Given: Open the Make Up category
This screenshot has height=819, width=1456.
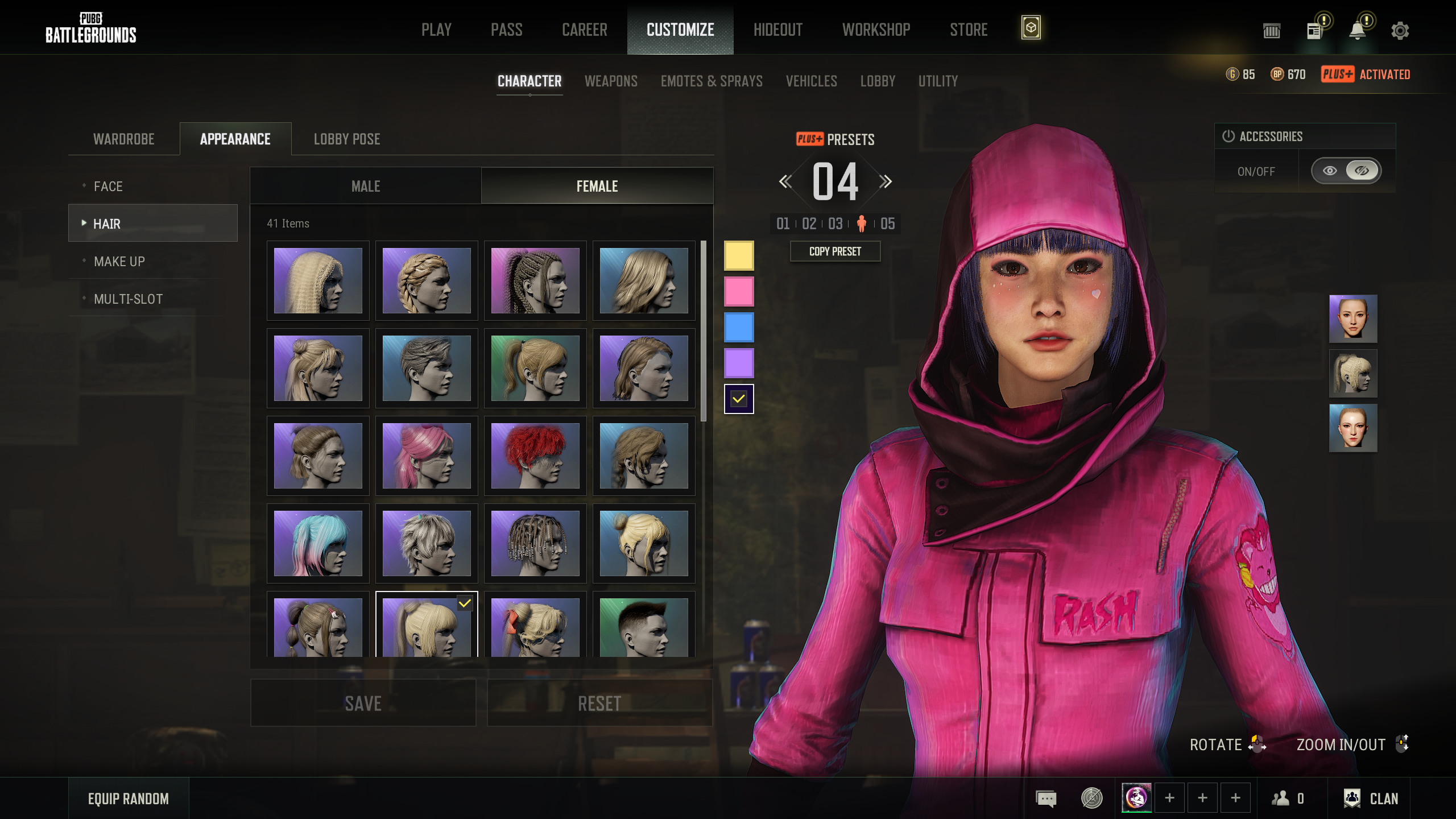Looking at the screenshot, I should [119, 261].
